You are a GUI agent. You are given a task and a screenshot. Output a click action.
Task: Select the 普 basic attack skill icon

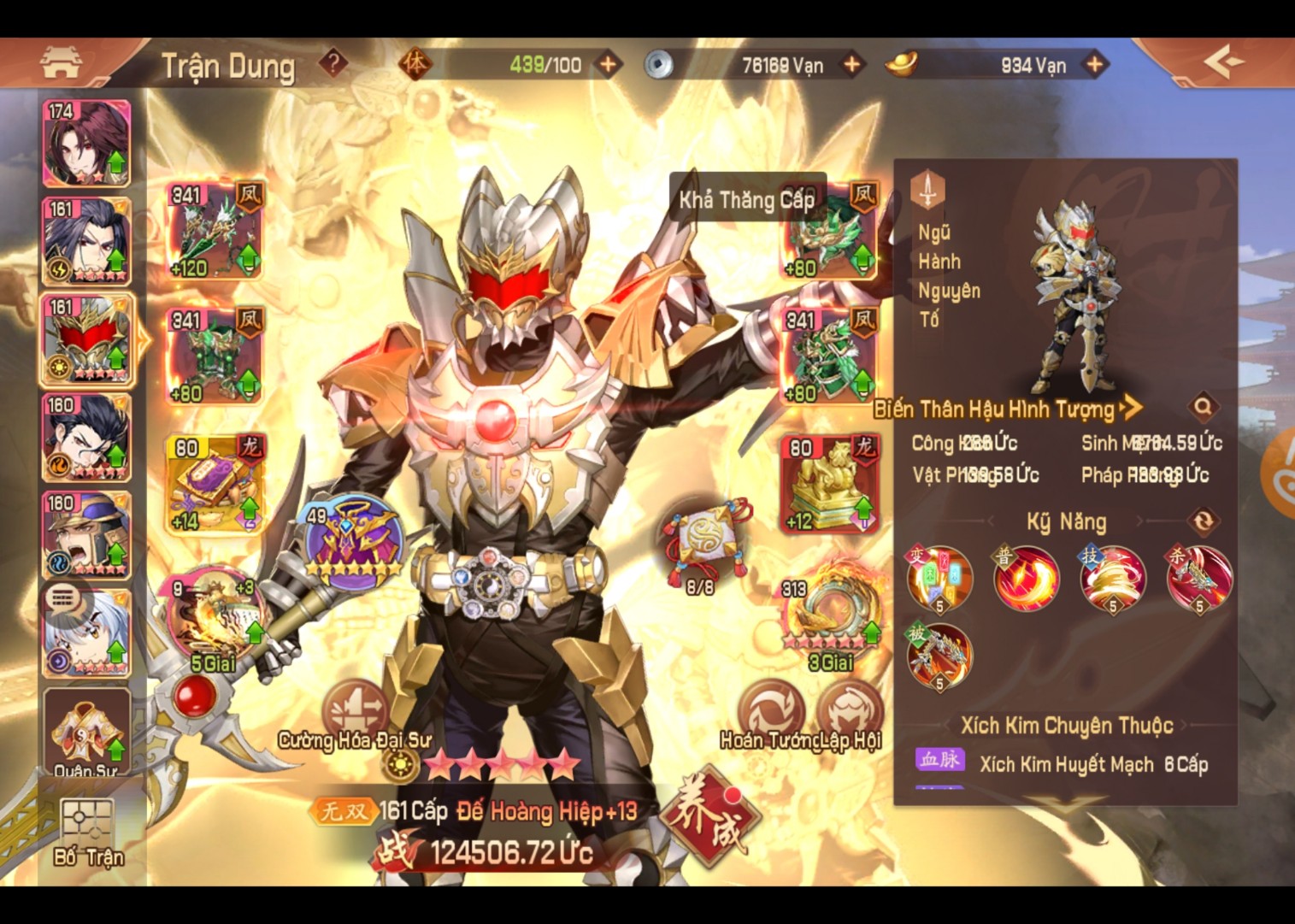(1027, 578)
